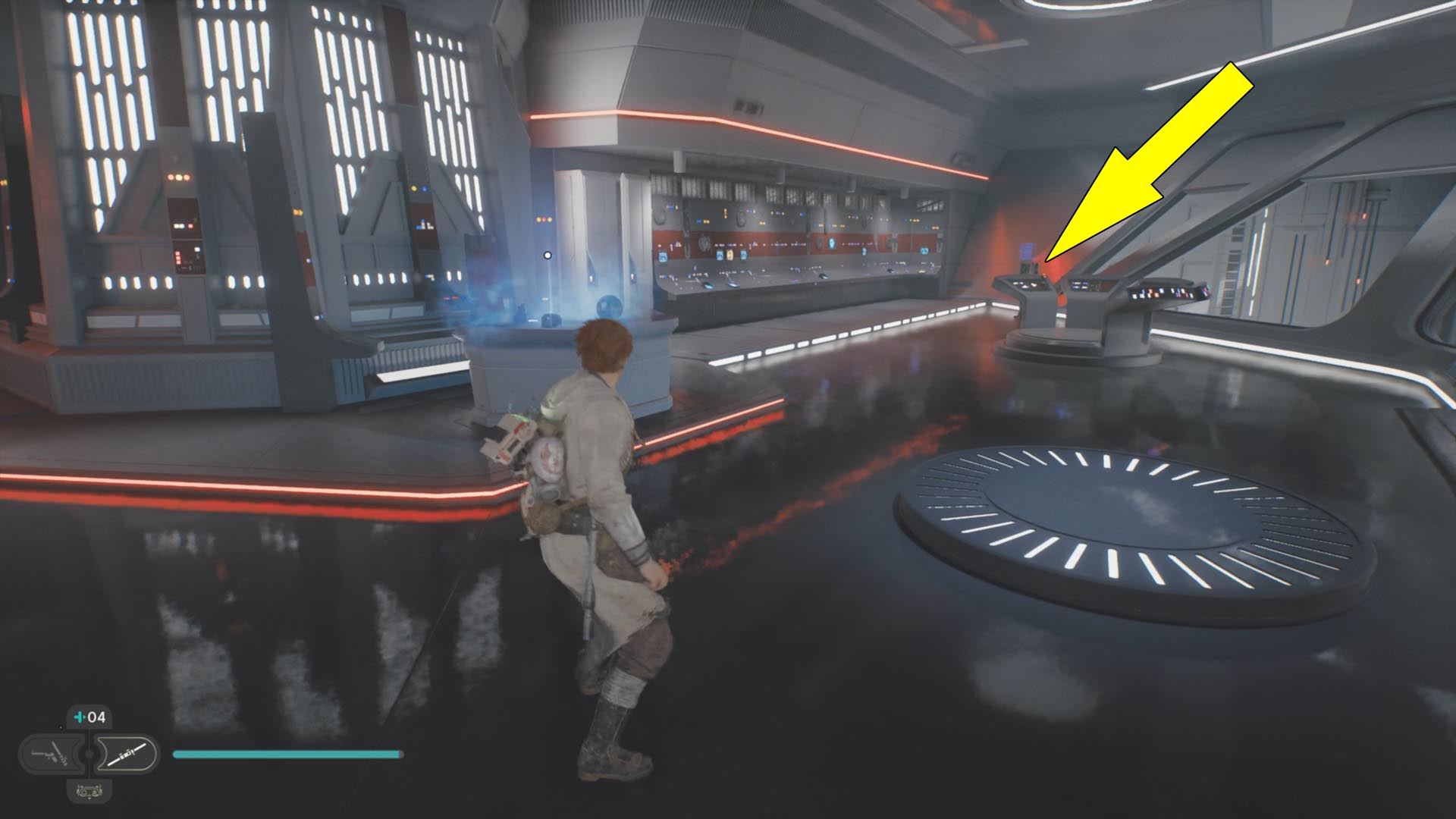Click the BD-1 droid icon below the weapon wheel
Image resolution: width=1456 pixels, height=819 pixels.
point(89,793)
